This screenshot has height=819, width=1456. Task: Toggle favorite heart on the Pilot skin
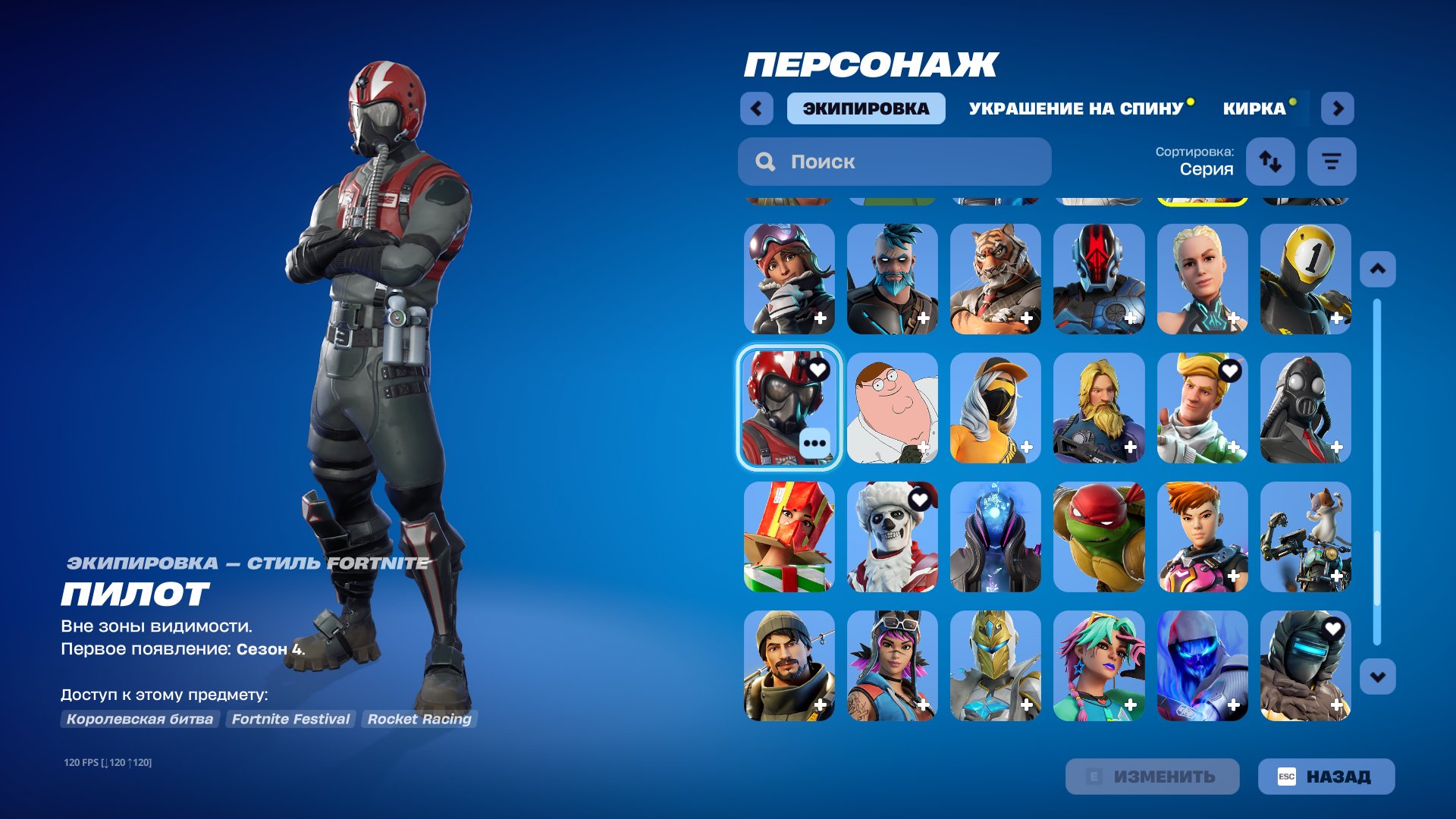(817, 369)
